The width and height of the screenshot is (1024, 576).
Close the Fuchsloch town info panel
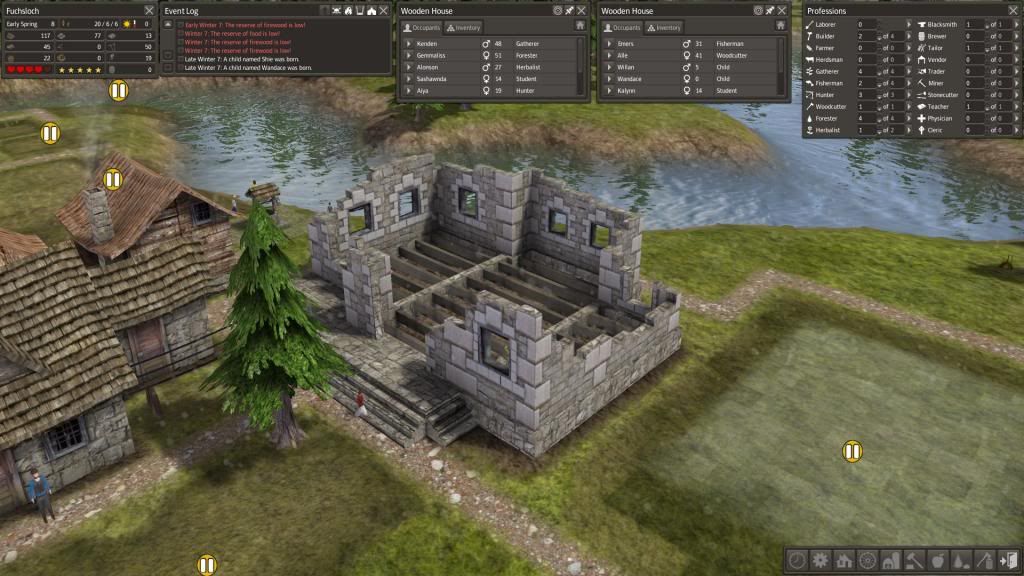pos(149,10)
